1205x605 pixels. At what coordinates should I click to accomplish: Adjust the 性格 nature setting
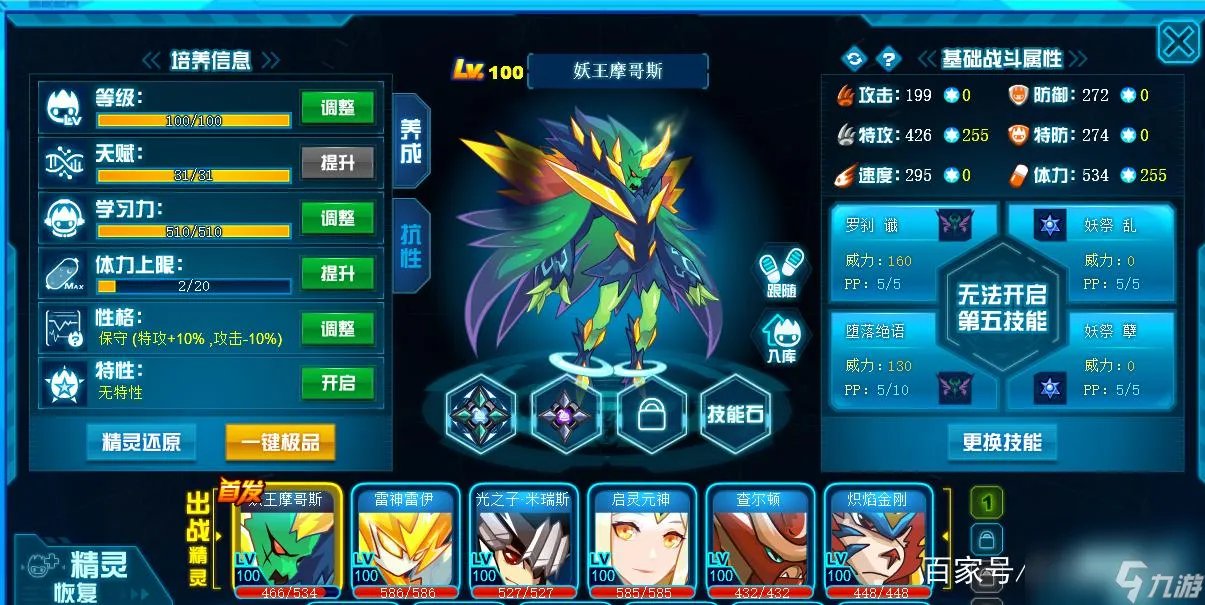click(337, 329)
